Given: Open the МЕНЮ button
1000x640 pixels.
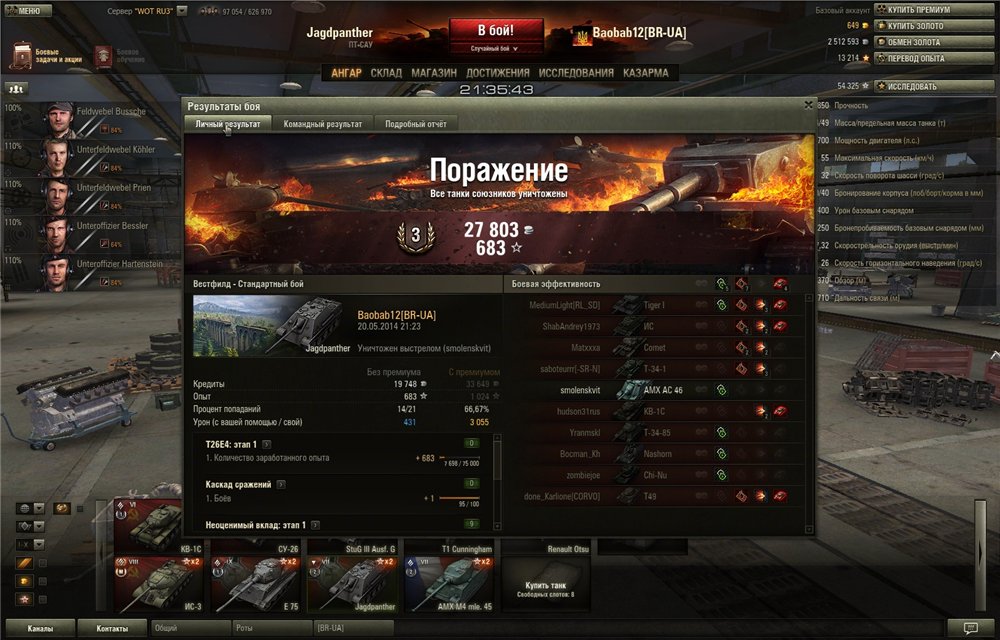Looking at the screenshot, I should (x=25, y=10).
